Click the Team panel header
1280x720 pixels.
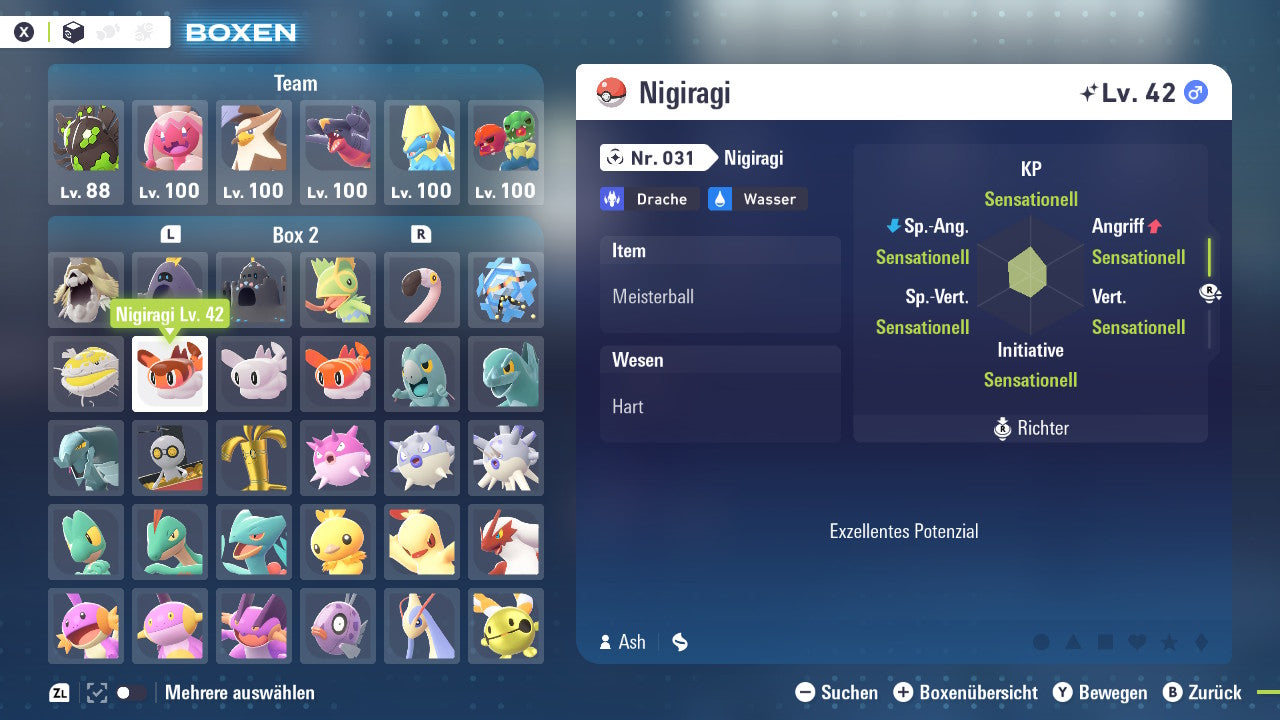pos(295,83)
